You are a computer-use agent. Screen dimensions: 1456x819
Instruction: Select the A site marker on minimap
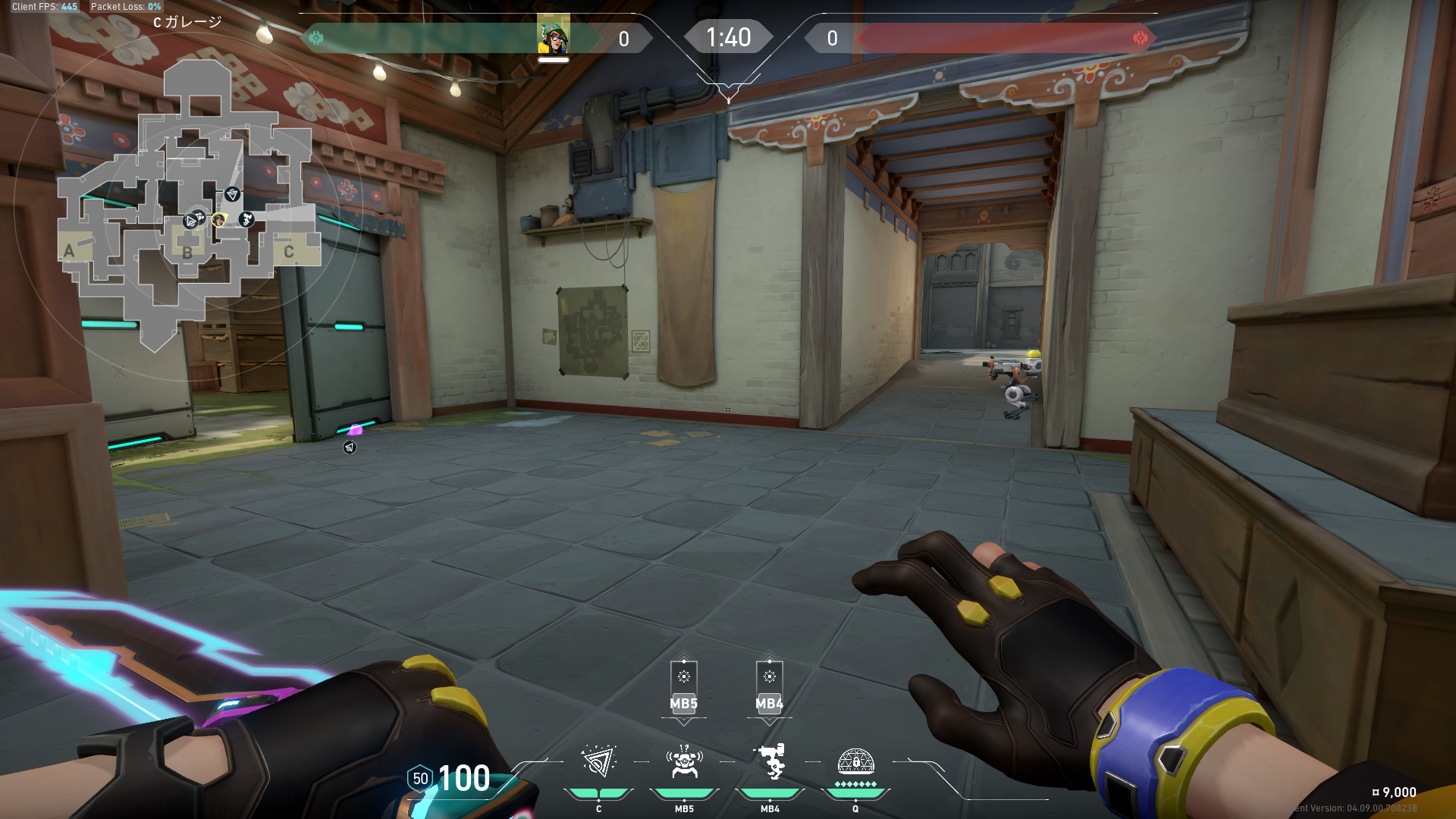coord(70,250)
